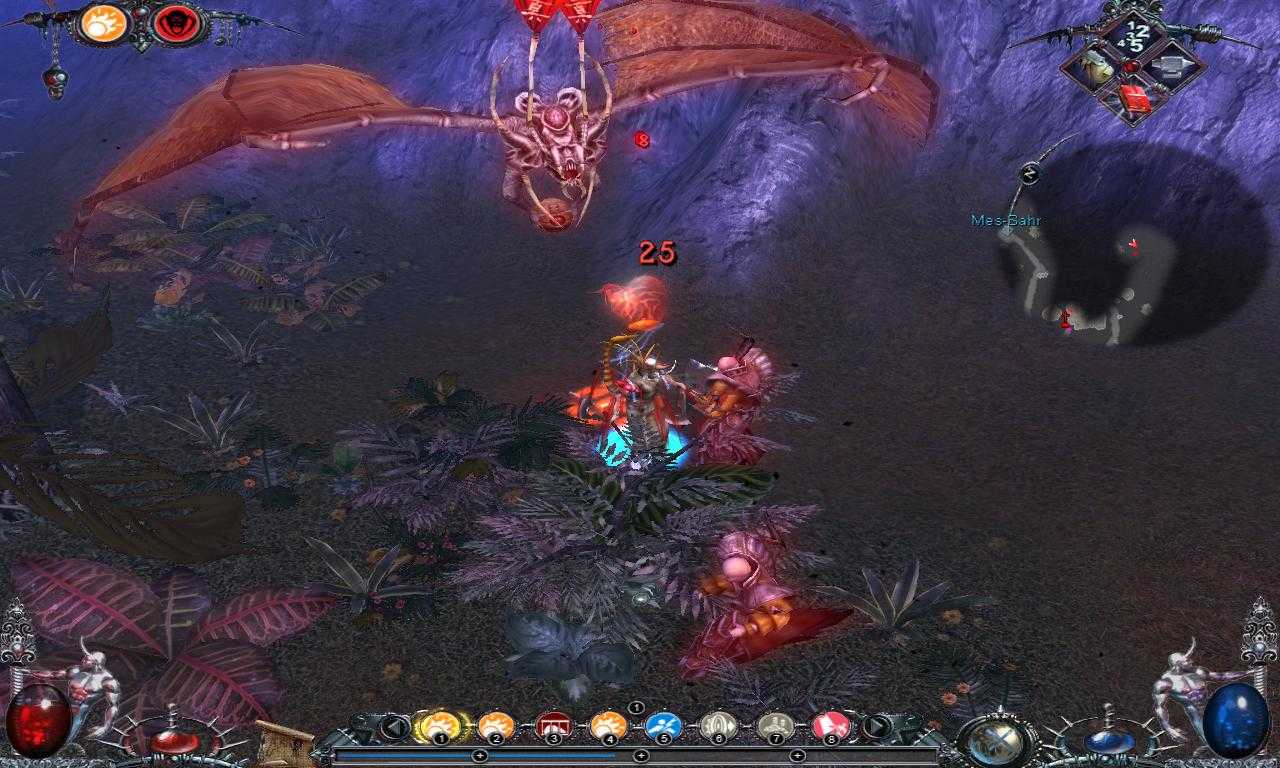Toggle the red demon face indicator
The height and width of the screenshot is (768, 1280).
click(x=177, y=25)
